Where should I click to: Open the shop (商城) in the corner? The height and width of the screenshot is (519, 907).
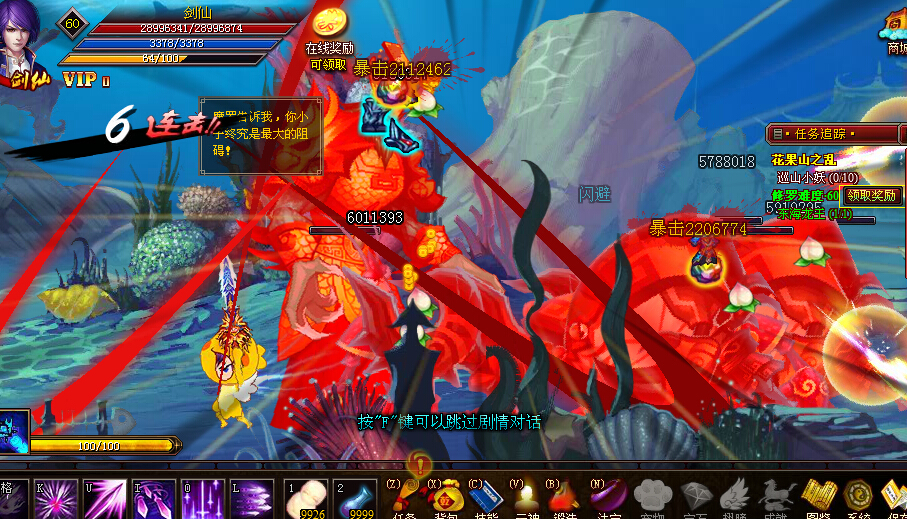pos(895,28)
